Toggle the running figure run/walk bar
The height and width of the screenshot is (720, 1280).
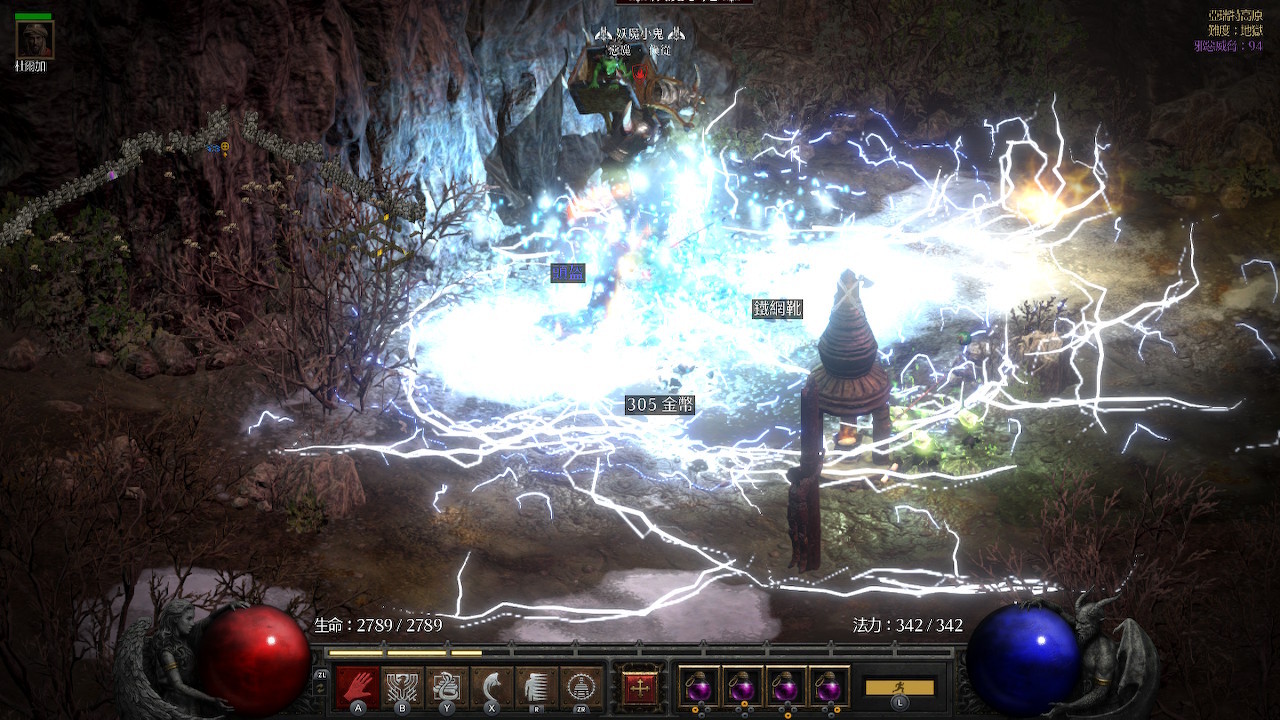click(899, 688)
